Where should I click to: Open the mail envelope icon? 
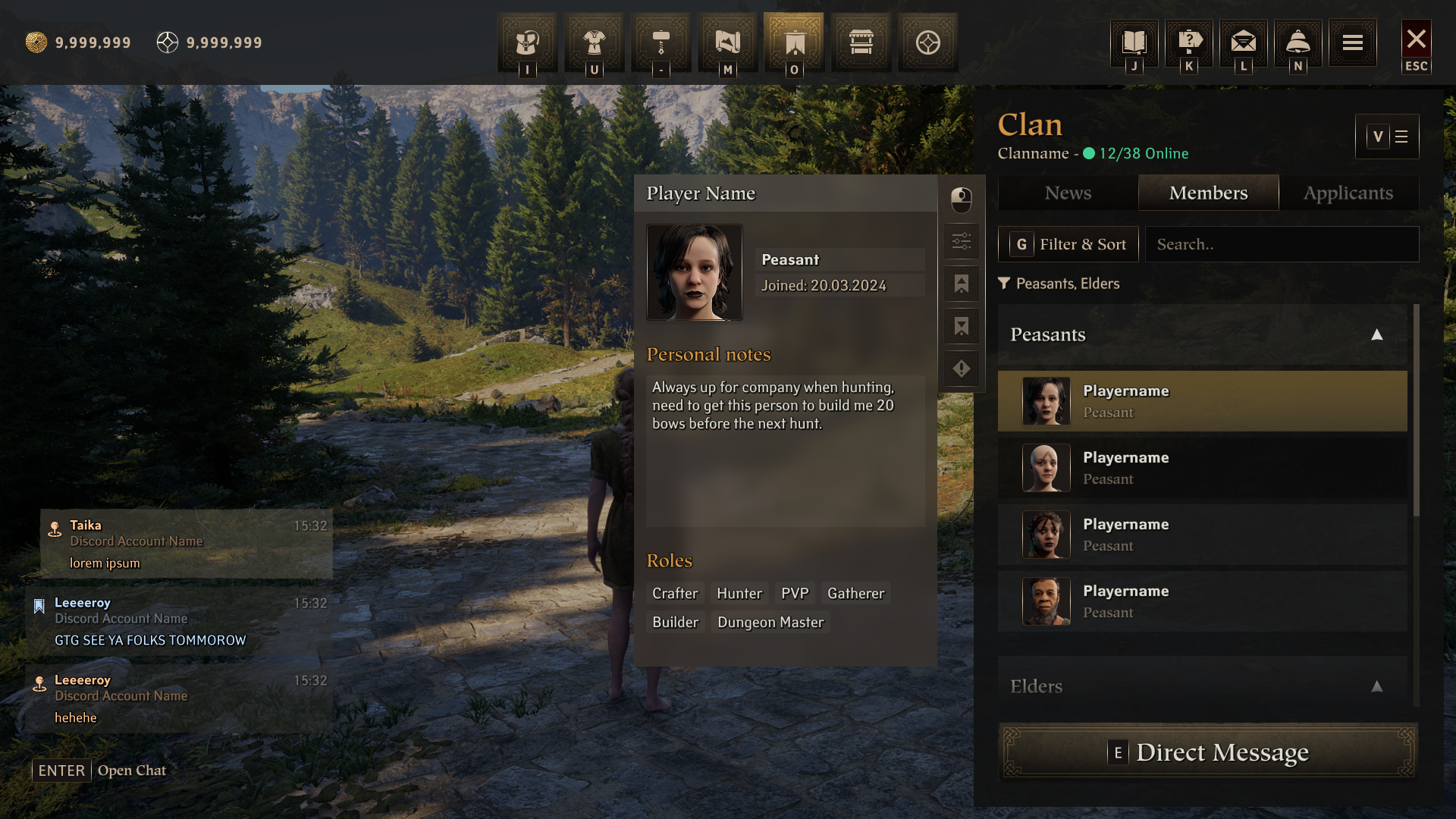pyautogui.click(x=1243, y=42)
